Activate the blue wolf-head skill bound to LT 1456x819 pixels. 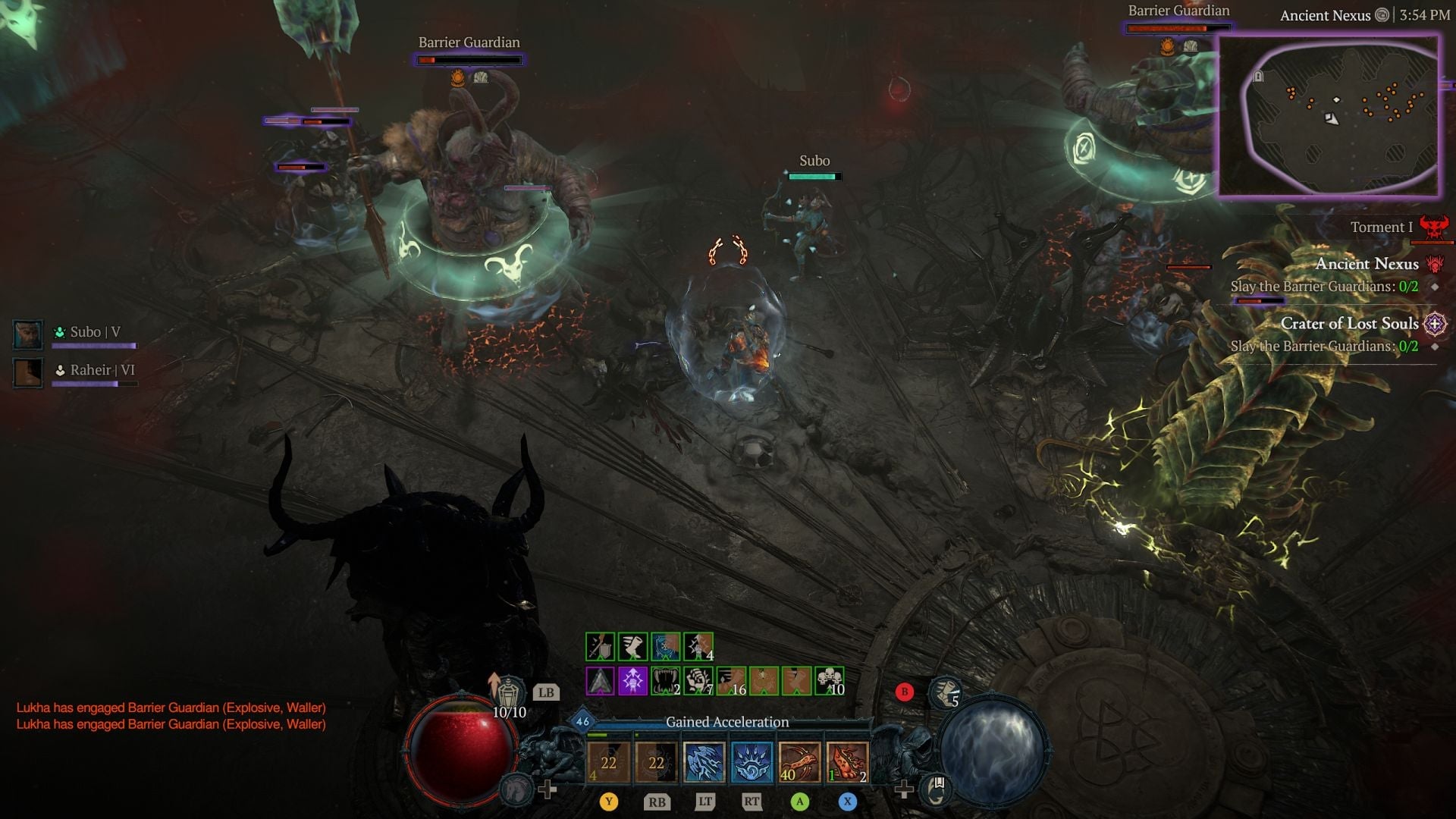pyautogui.click(x=704, y=763)
